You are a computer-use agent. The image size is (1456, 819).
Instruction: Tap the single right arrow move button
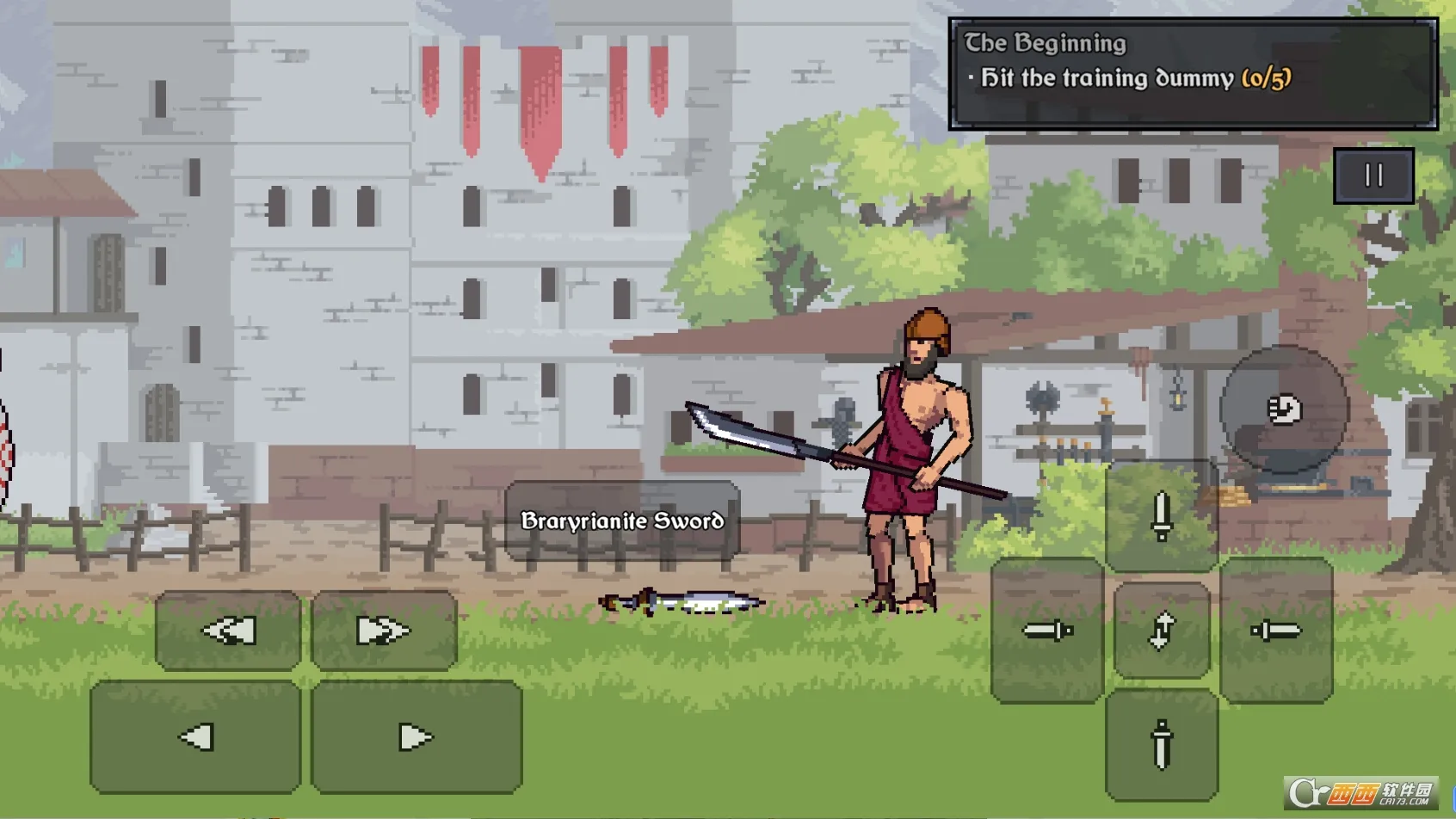[x=416, y=737]
